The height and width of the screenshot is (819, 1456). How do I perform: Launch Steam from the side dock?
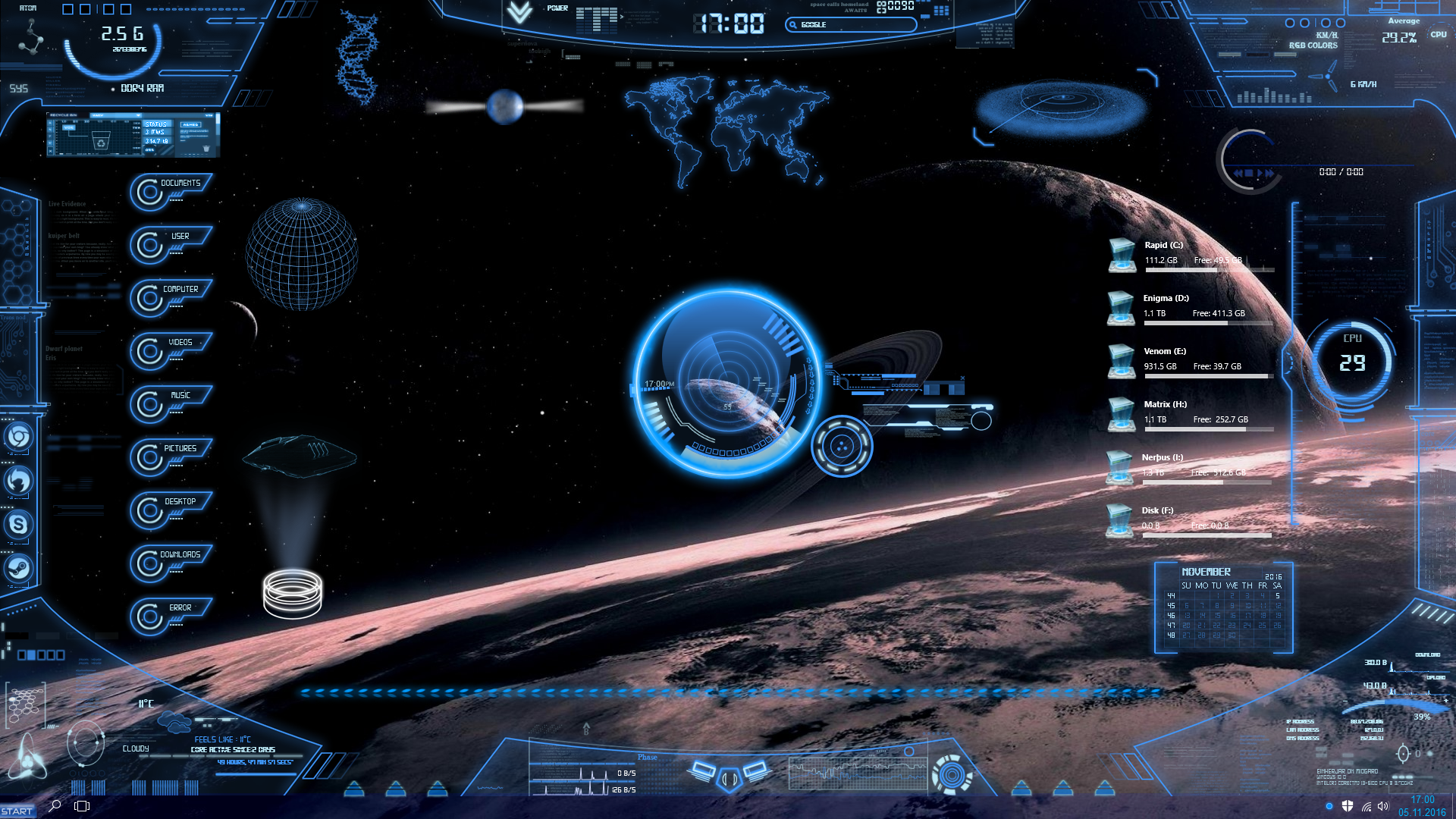point(18,567)
